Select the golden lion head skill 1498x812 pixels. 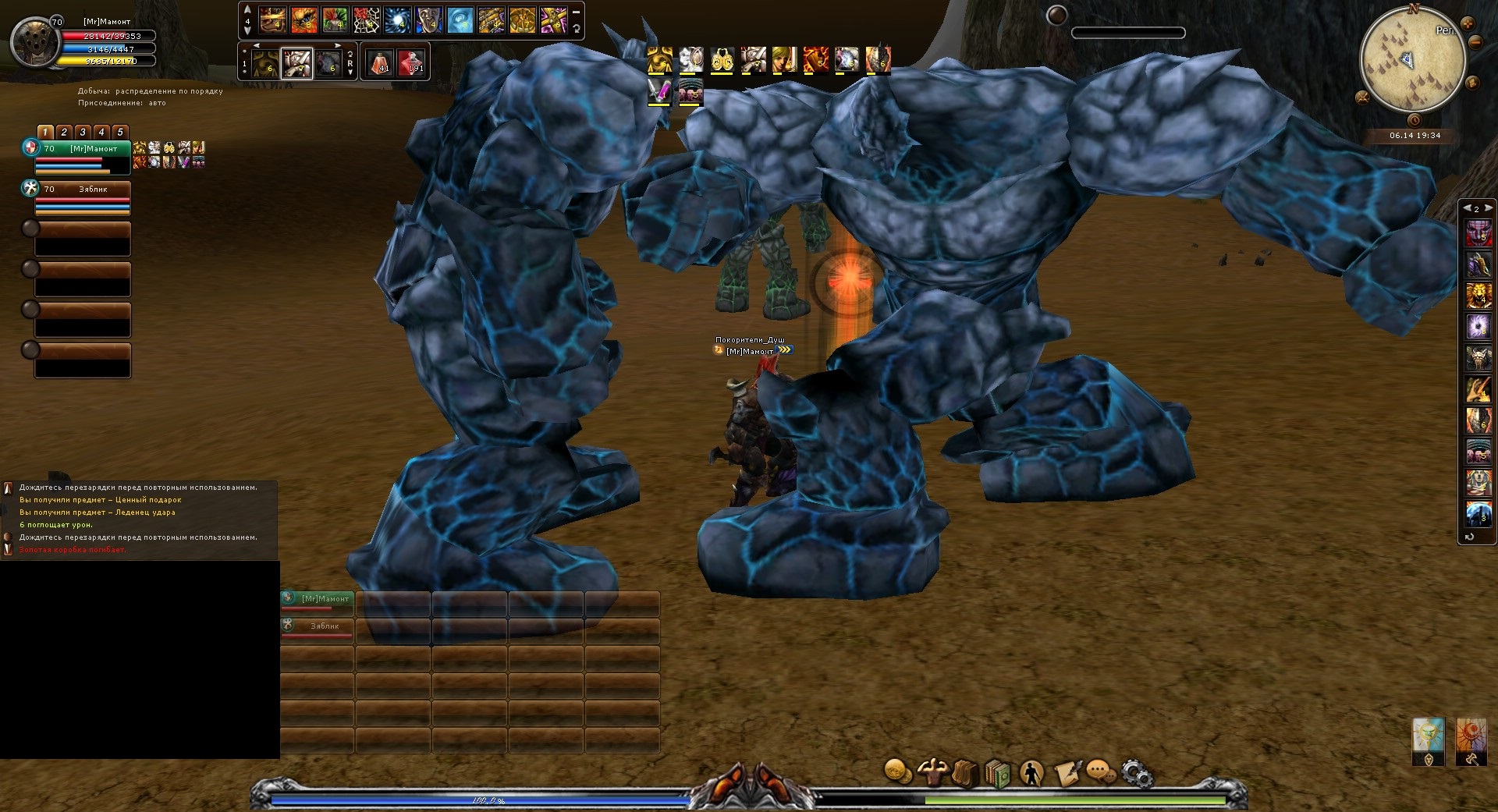[1478, 295]
